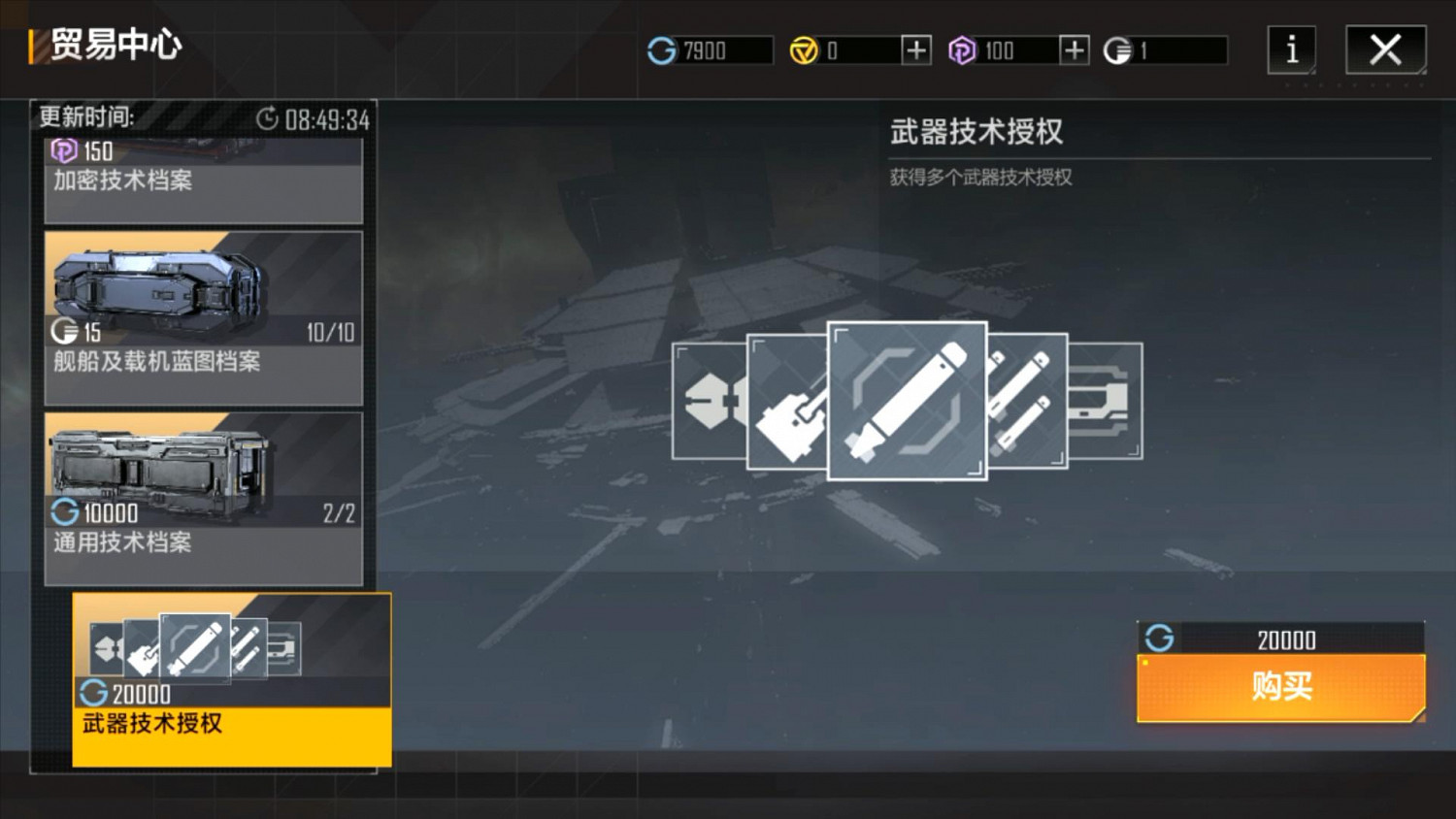This screenshot has width=1456, height=819.
Task: Click the plus button beside purple 100 currency
Action: click(1073, 50)
